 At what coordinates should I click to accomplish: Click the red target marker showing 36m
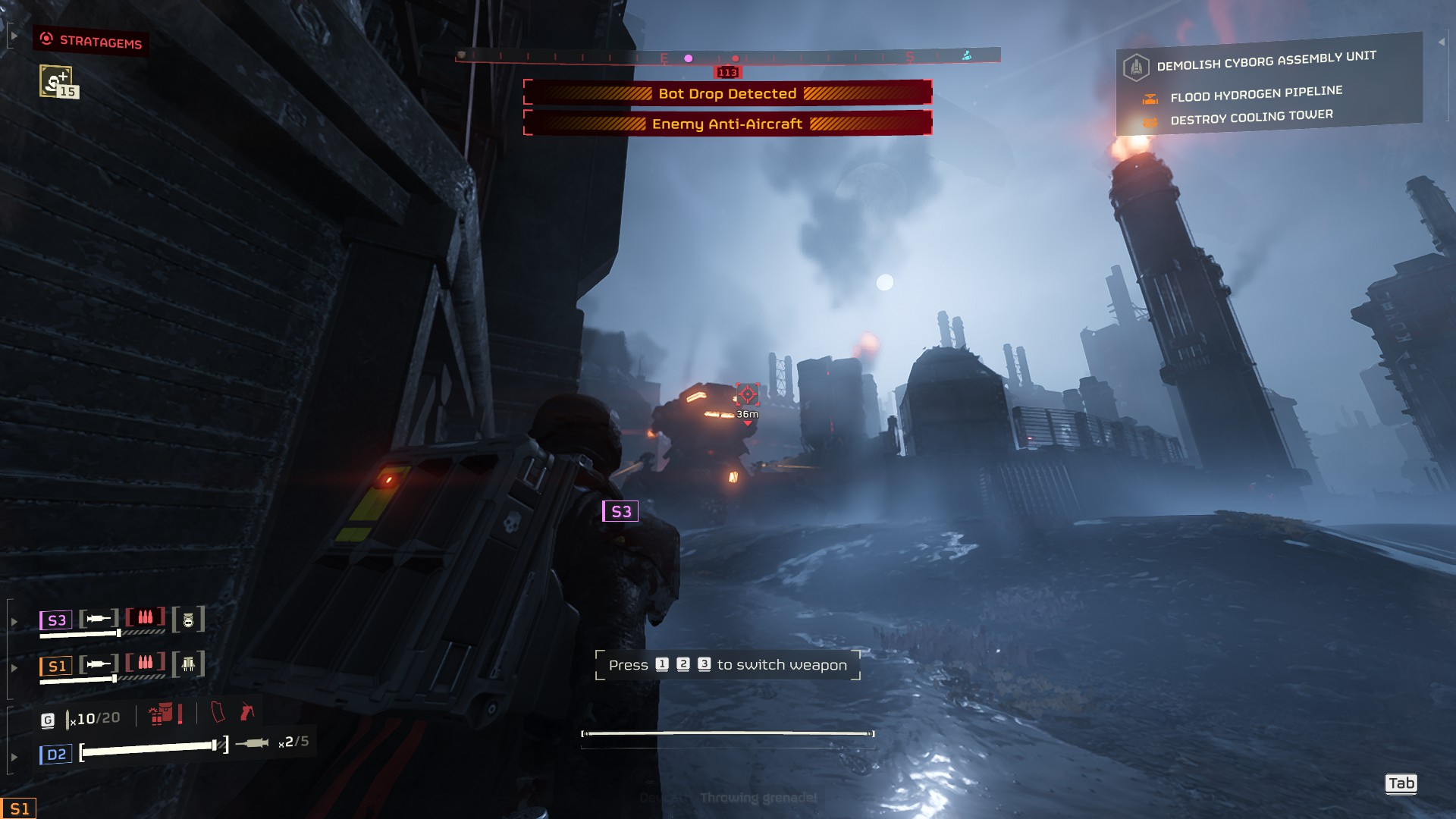pyautogui.click(x=747, y=394)
